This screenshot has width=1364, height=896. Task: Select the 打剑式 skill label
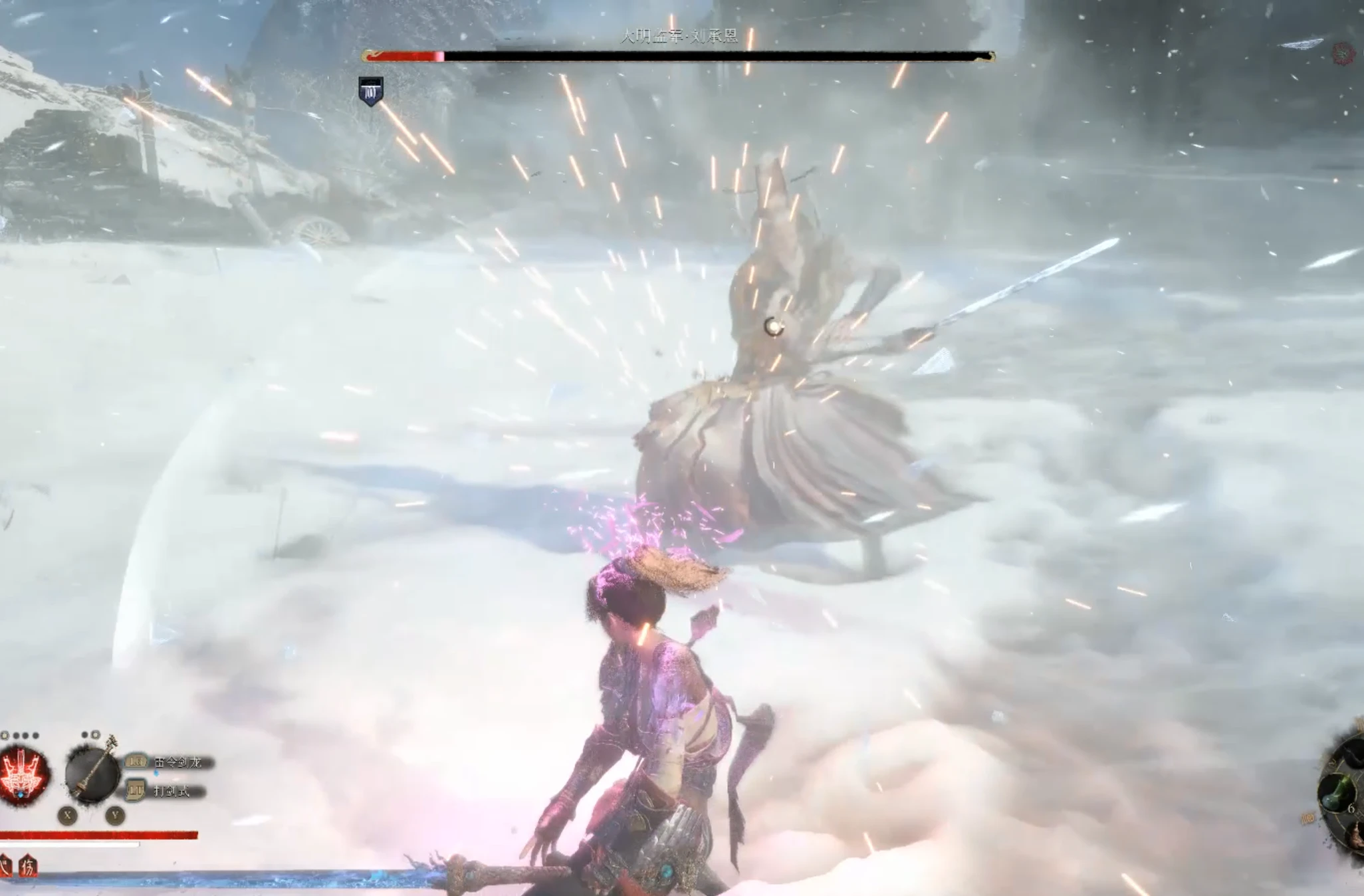click(171, 791)
